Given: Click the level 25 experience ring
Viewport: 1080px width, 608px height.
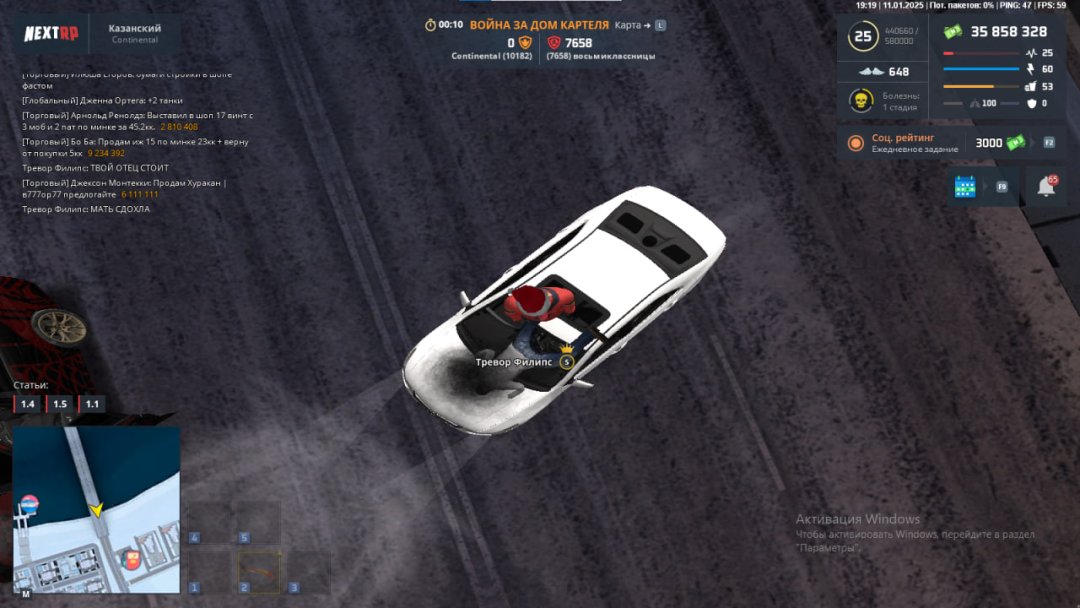Looking at the screenshot, I should [862, 38].
